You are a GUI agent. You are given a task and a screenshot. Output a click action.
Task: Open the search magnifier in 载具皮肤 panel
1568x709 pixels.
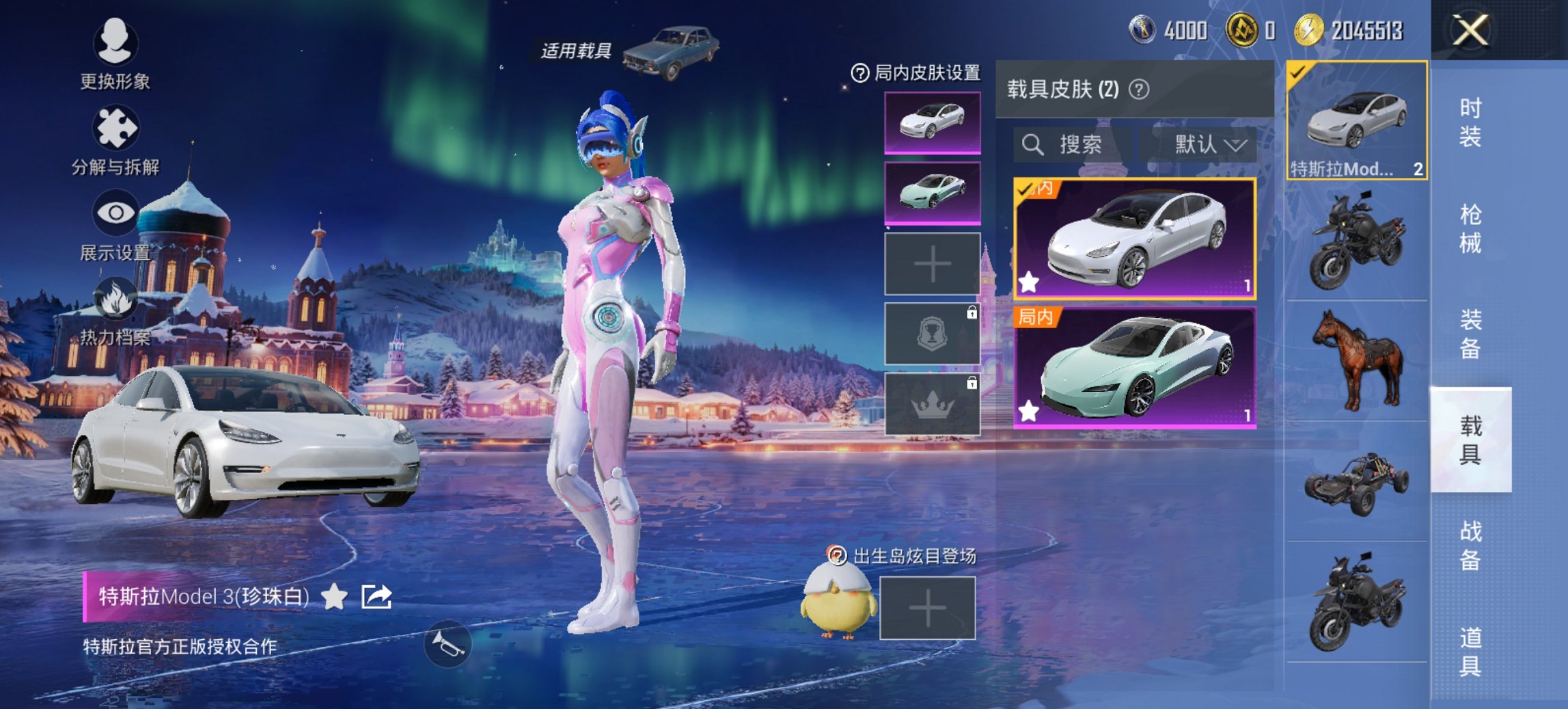[1032, 146]
